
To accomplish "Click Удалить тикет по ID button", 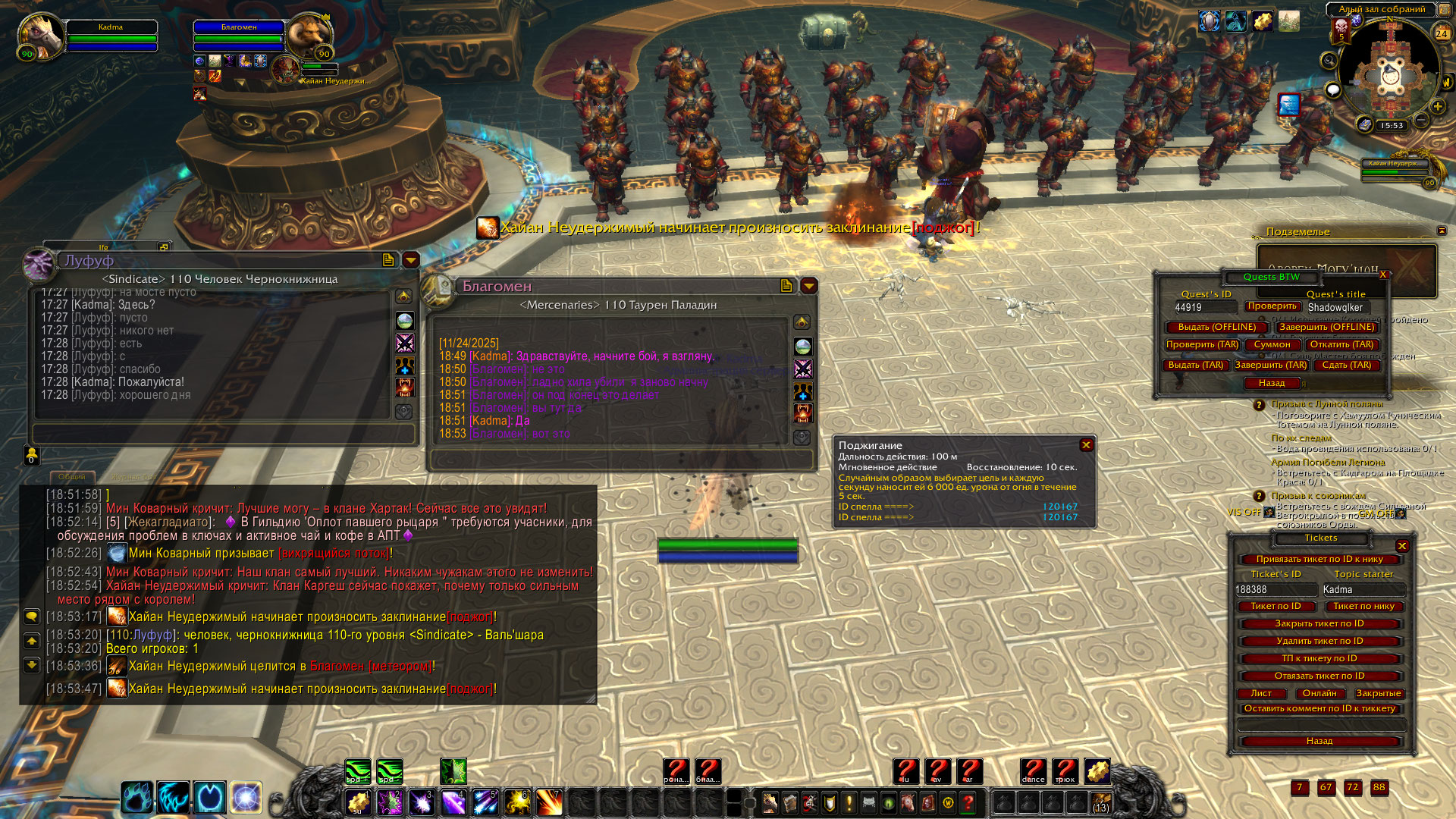I will click(1319, 641).
